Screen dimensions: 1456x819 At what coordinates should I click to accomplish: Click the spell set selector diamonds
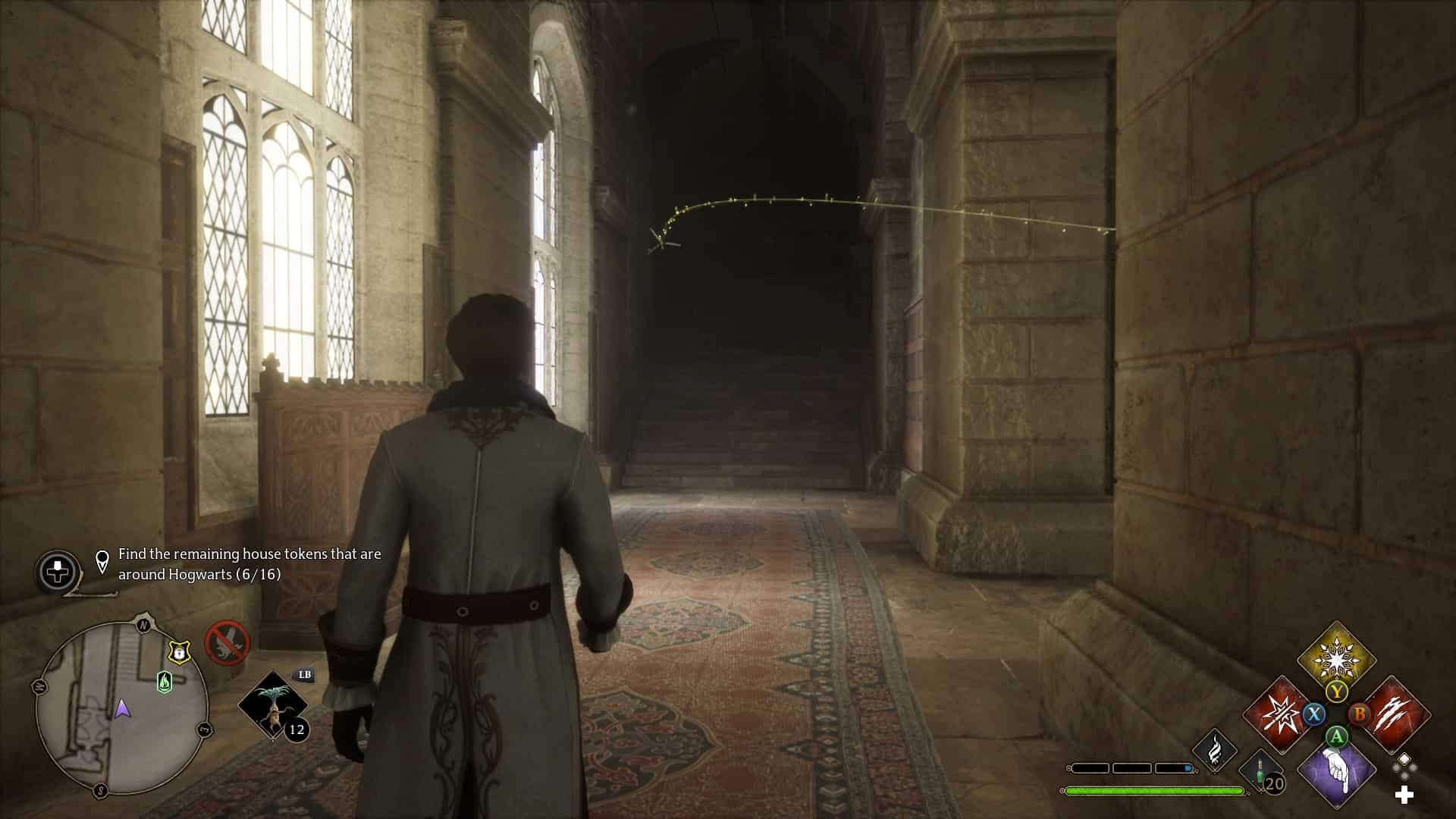(1404, 764)
